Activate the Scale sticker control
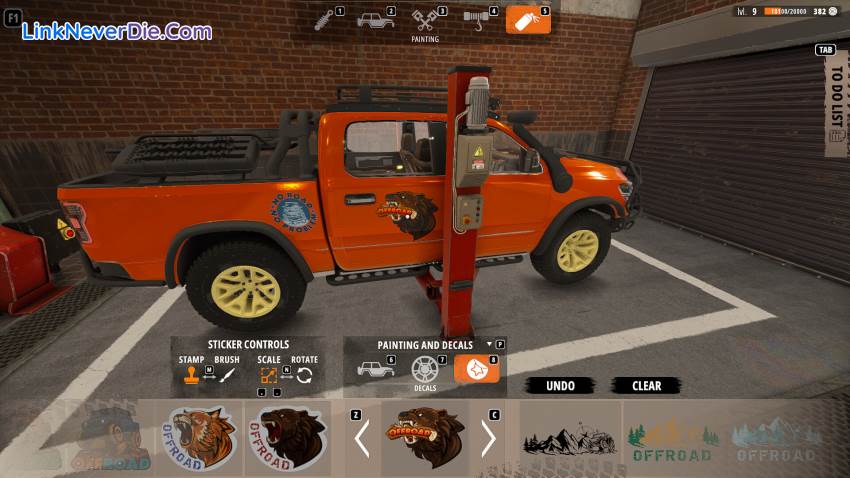 point(268,376)
